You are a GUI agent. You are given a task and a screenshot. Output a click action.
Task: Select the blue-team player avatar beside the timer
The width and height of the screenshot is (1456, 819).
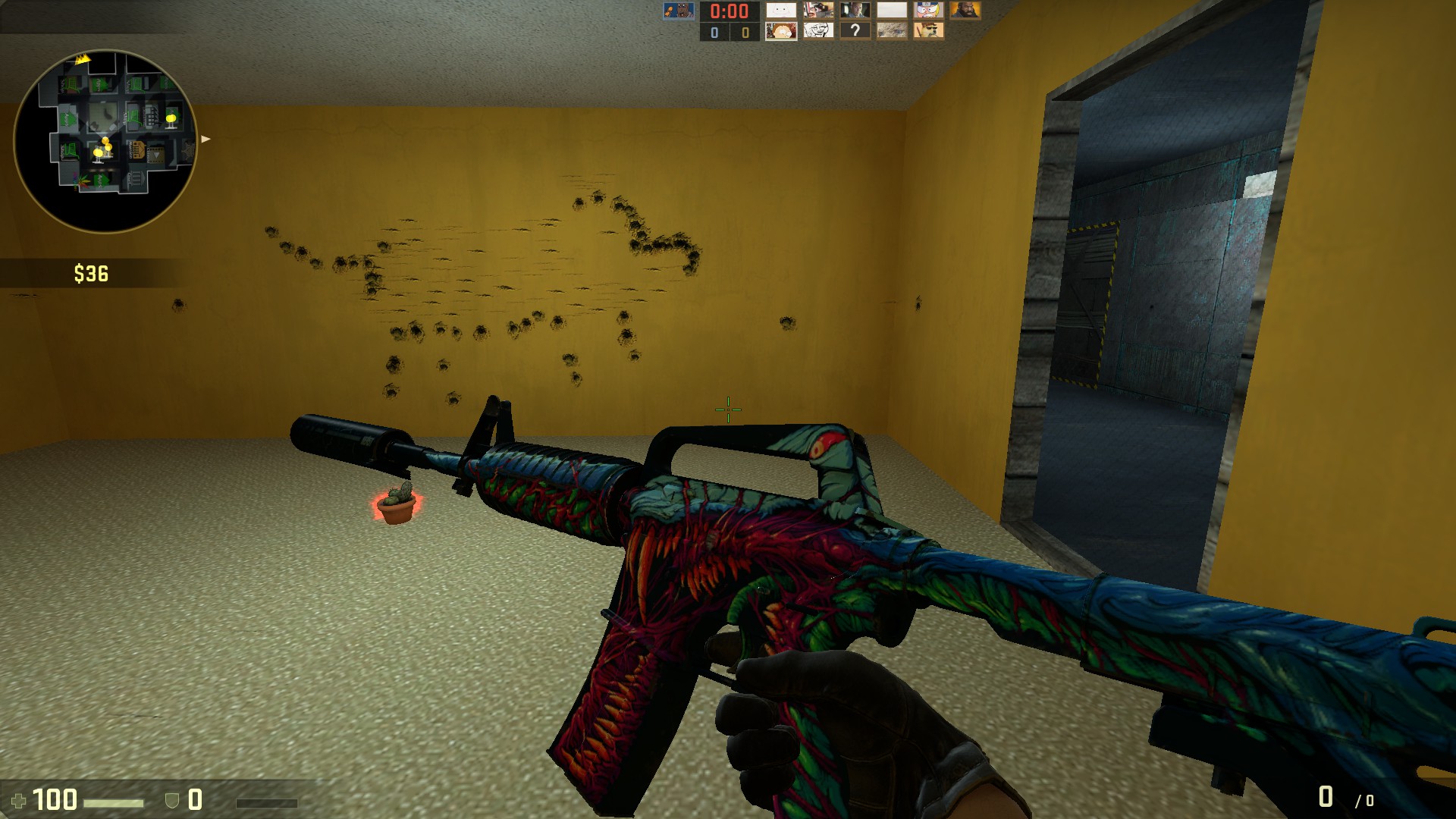pyautogui.click(x=678, y=11)
